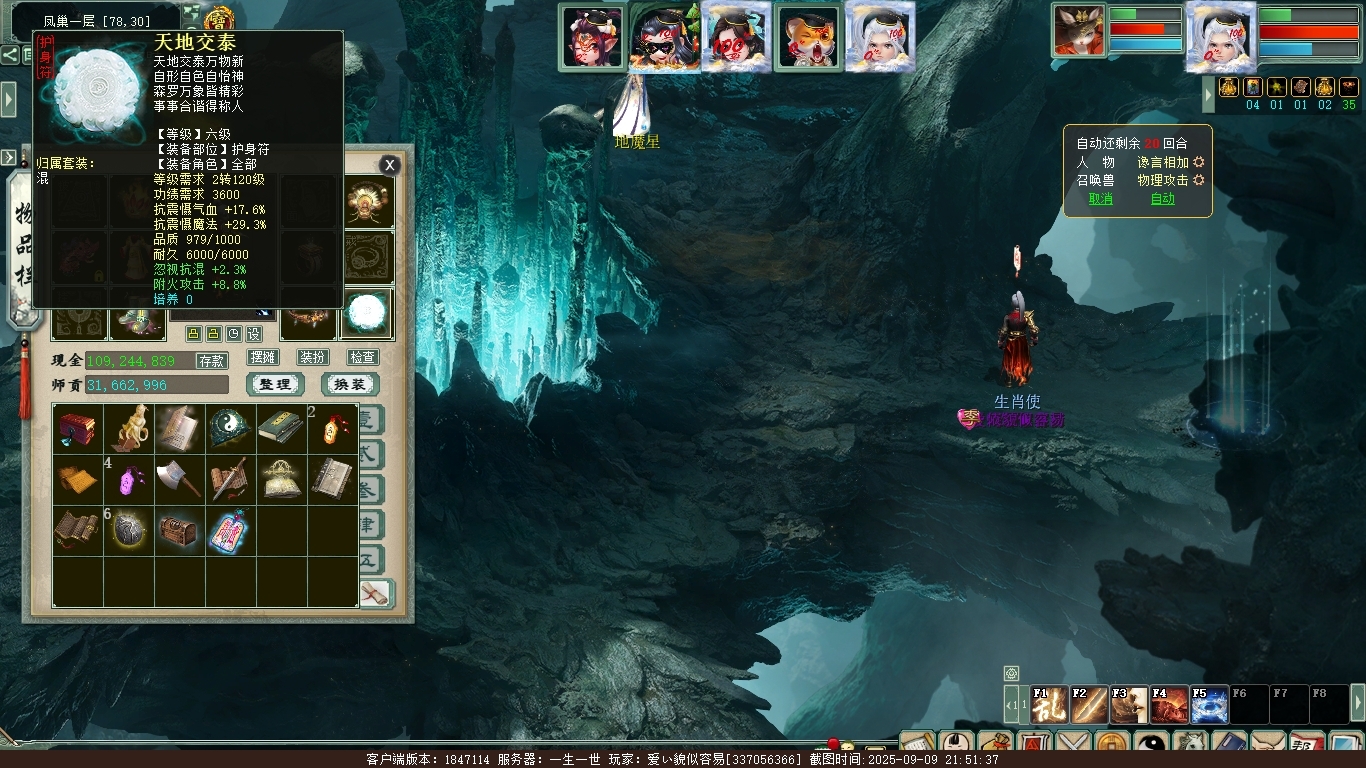The image size is (1366, 768).
Task: Open the 摆摊 stall button
Action: tap(263, 357)
